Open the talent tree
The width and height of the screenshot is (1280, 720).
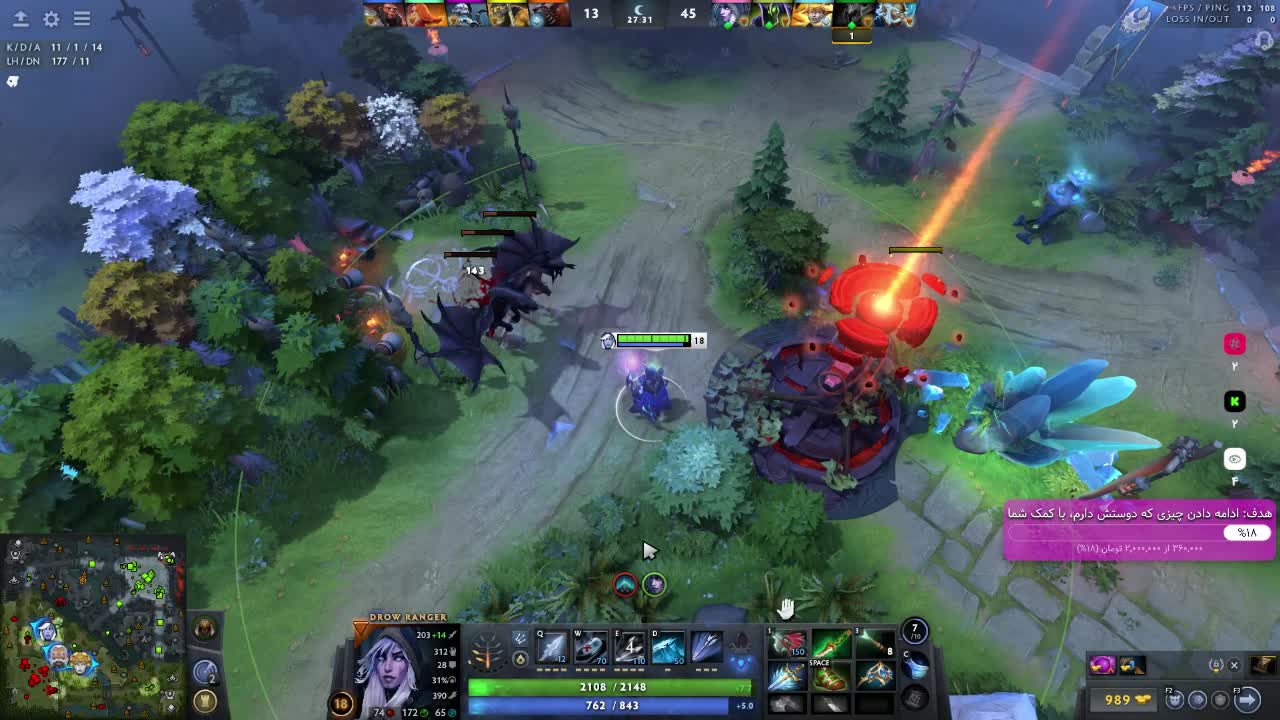[x=487, y=655]
